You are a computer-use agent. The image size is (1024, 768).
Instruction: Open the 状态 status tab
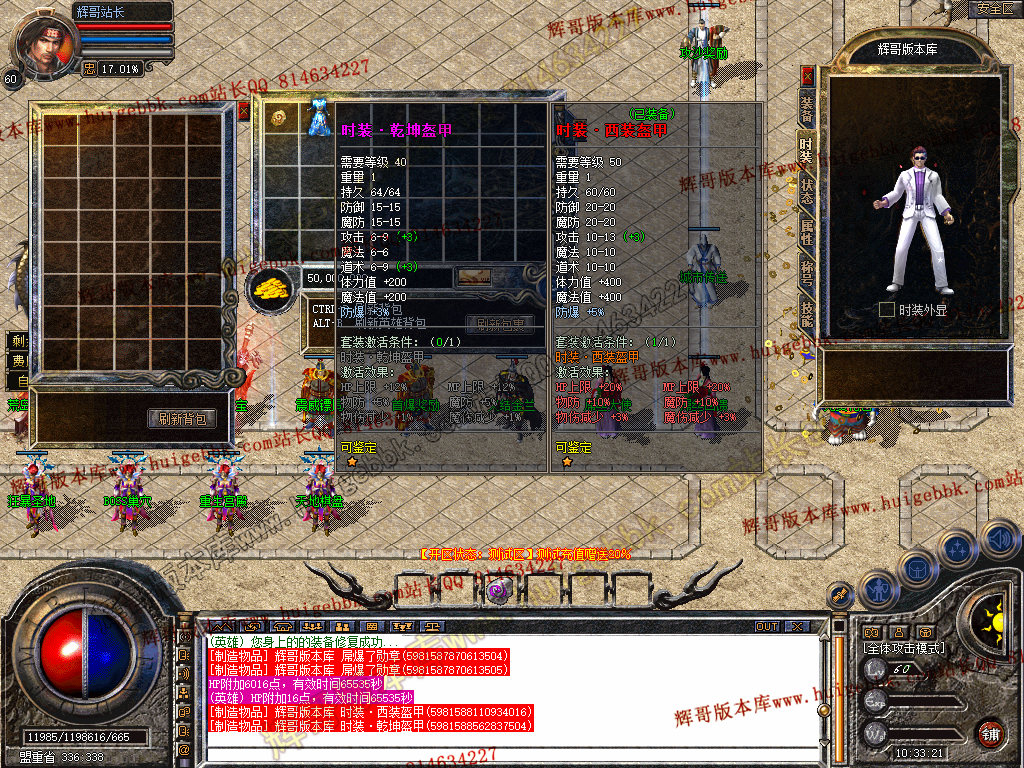[806, 191]
